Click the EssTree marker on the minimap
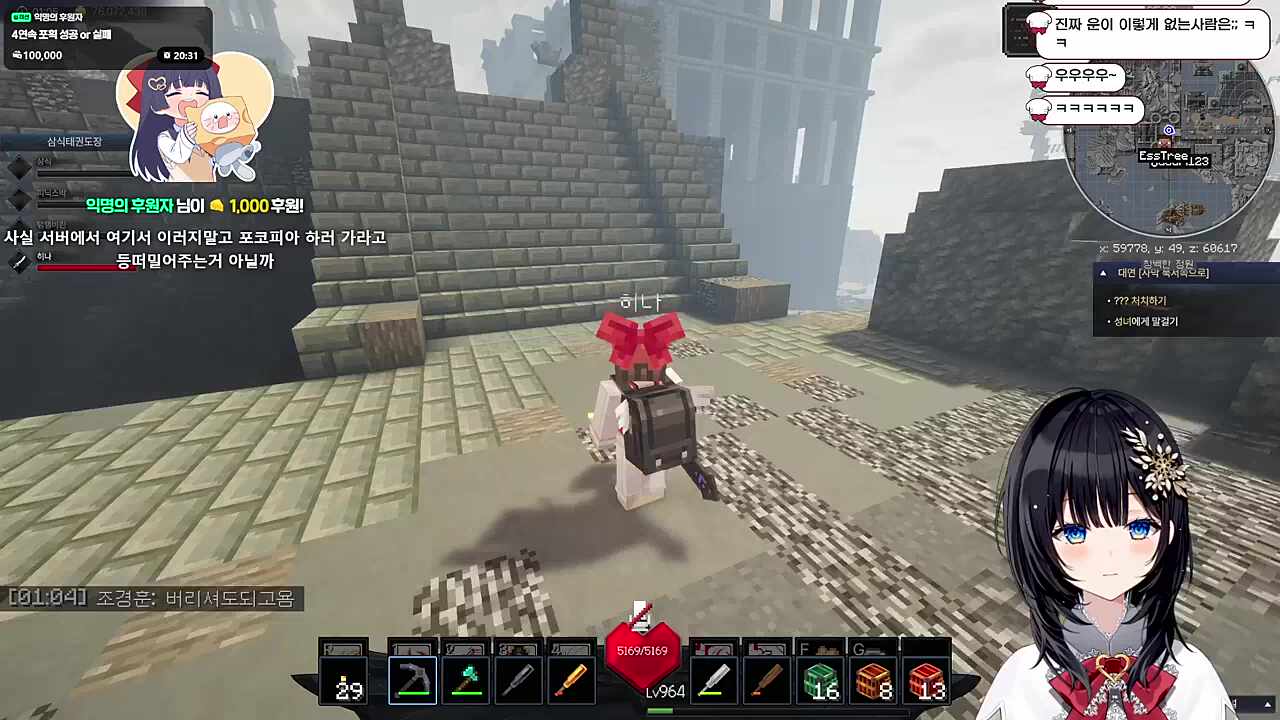The height and width of the screenshot is (720, 1280). [x=1166, y=156]
